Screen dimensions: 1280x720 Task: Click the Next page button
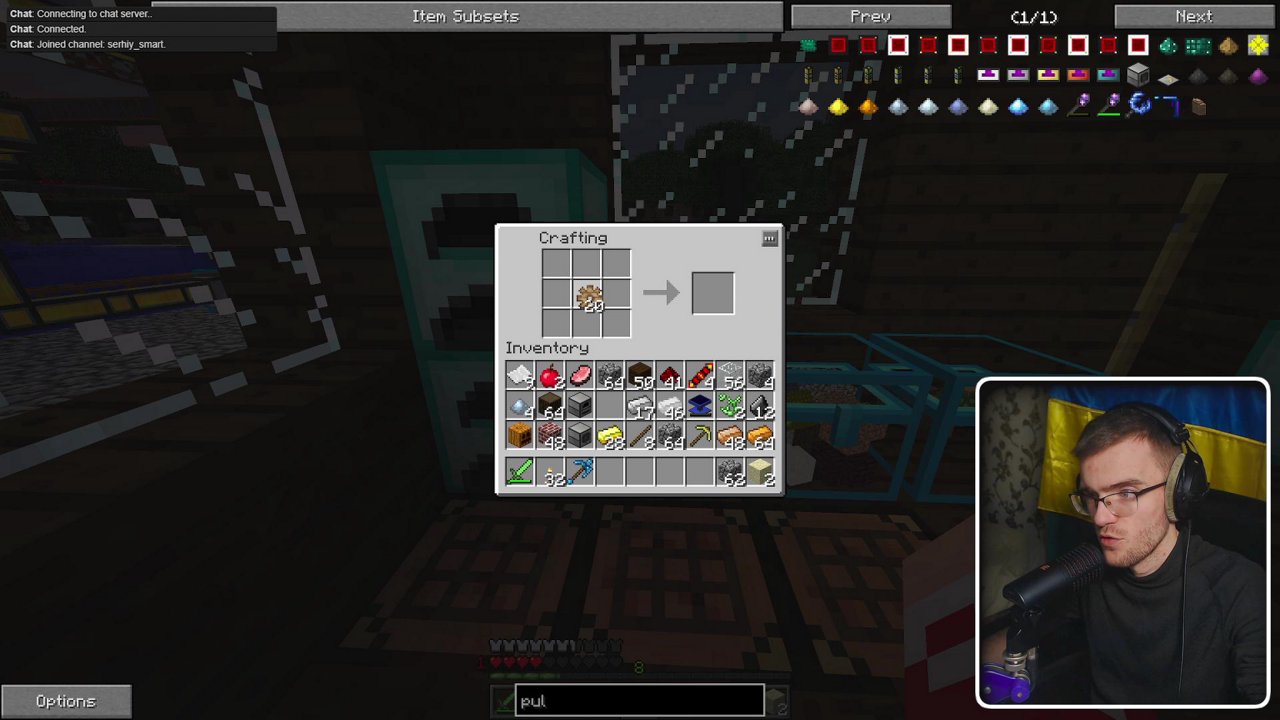pyautogui.click(x=1192, y=15)
